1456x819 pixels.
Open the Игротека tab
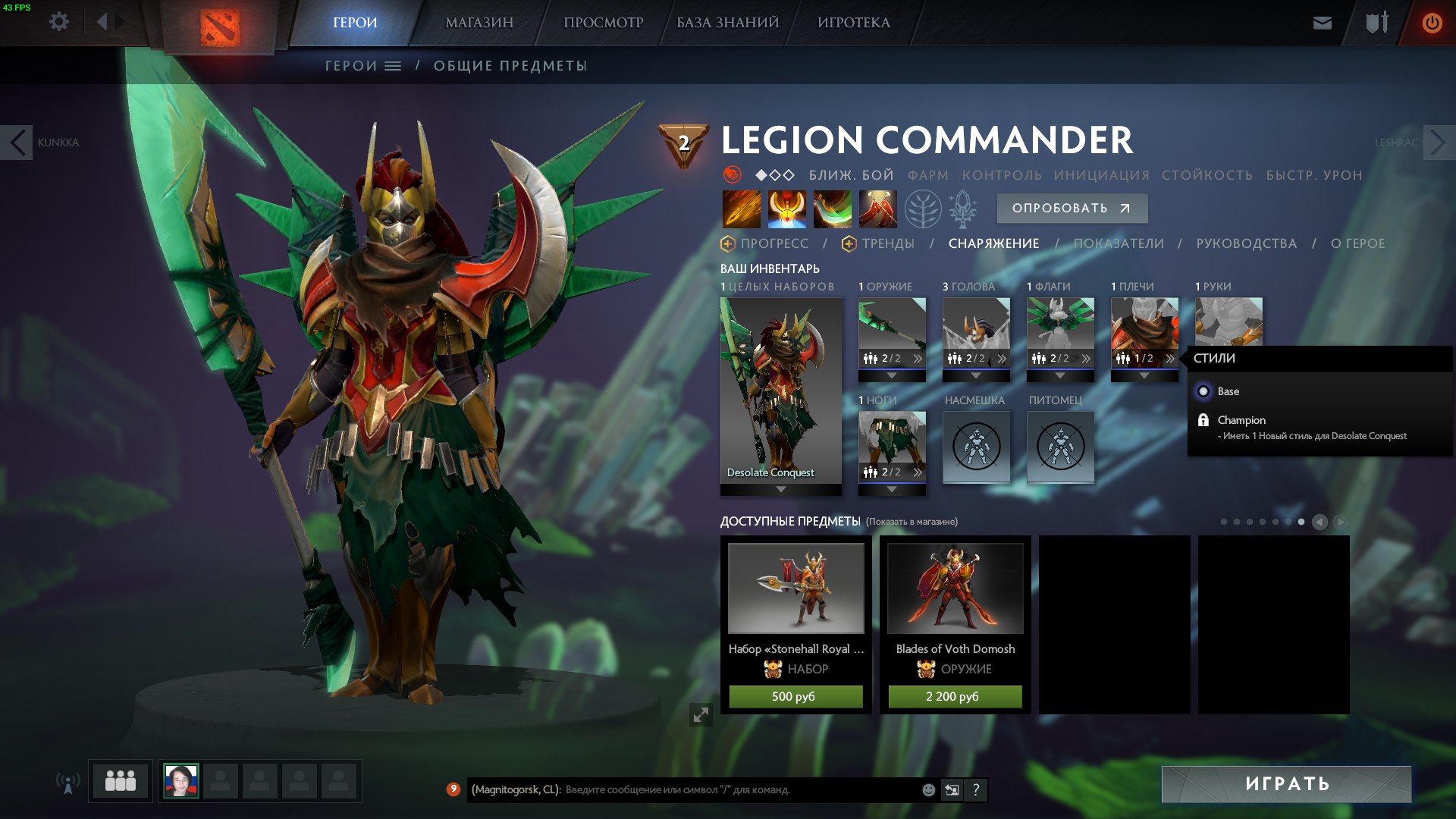click(x=854, y=23)
